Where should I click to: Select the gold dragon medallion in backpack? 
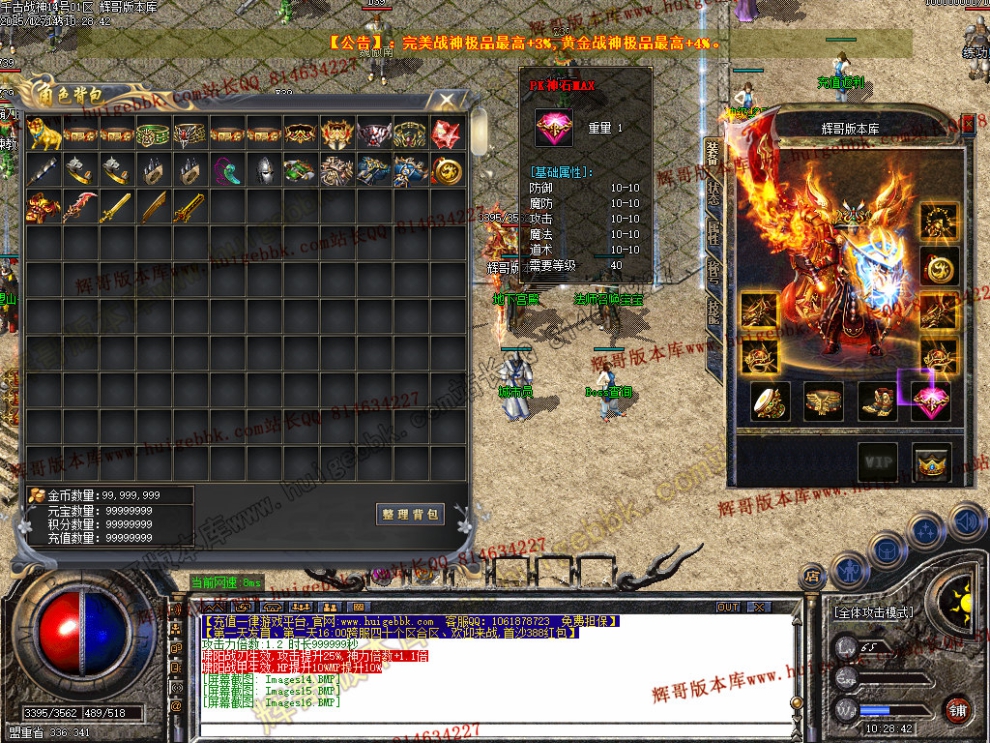tap(446, 170)
